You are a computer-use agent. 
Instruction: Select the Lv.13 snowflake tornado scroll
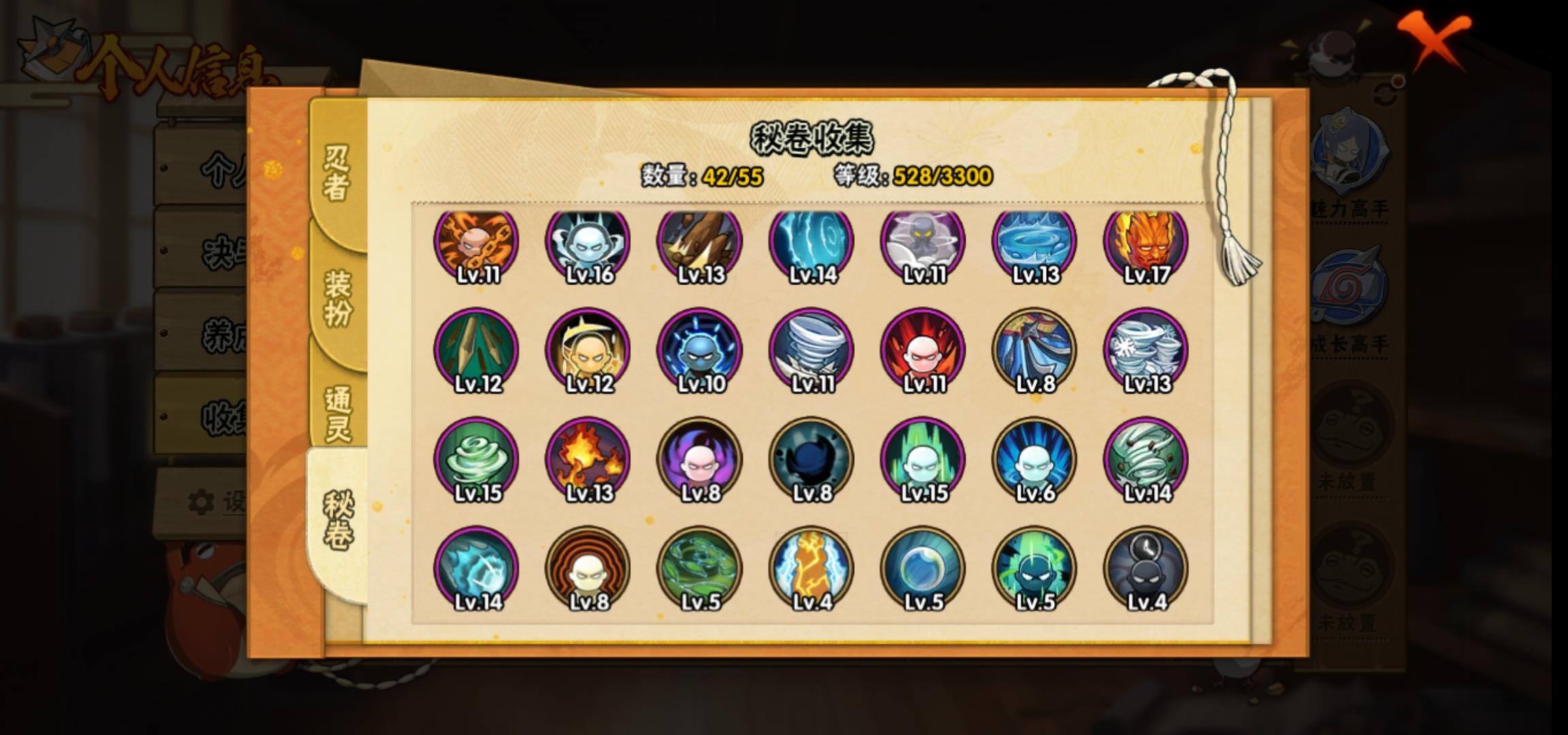[x=1146, y=350]
